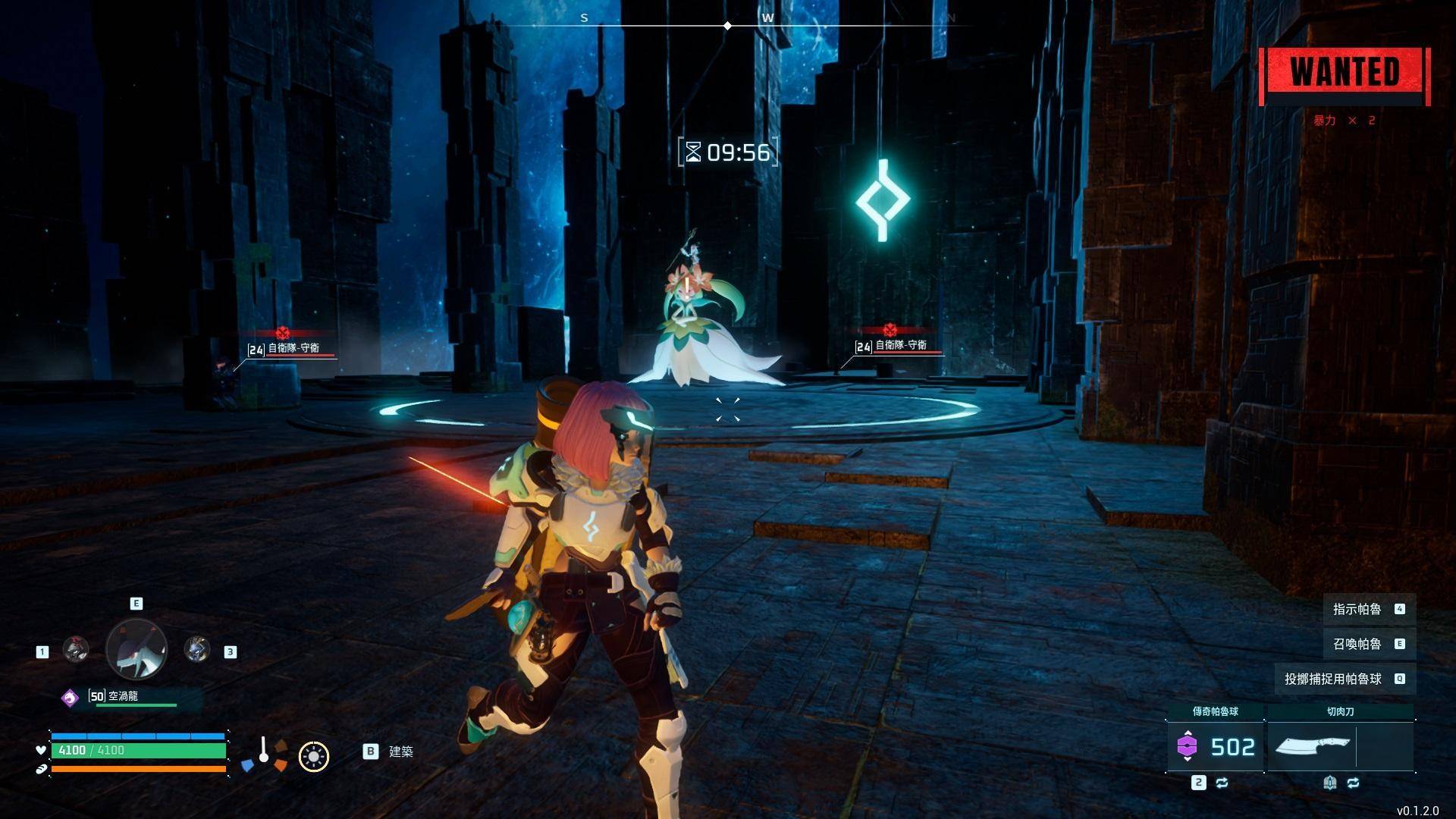Click the purple pal element icon by 空渦龍
The height and width of the screenshot is (819, 1456).
(70, 698)
